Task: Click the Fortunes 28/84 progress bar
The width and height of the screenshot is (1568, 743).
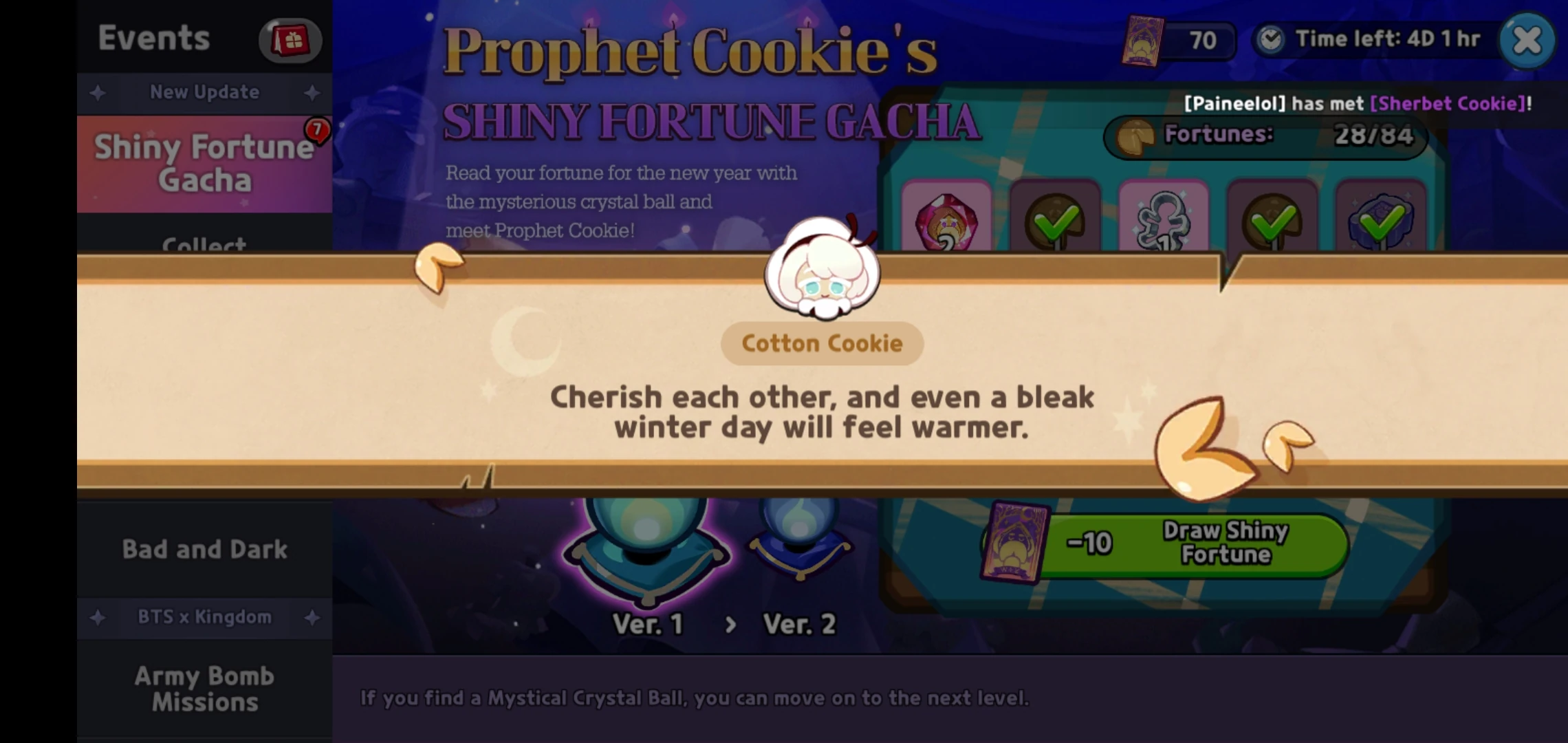Action: (x=1265, y=135)
